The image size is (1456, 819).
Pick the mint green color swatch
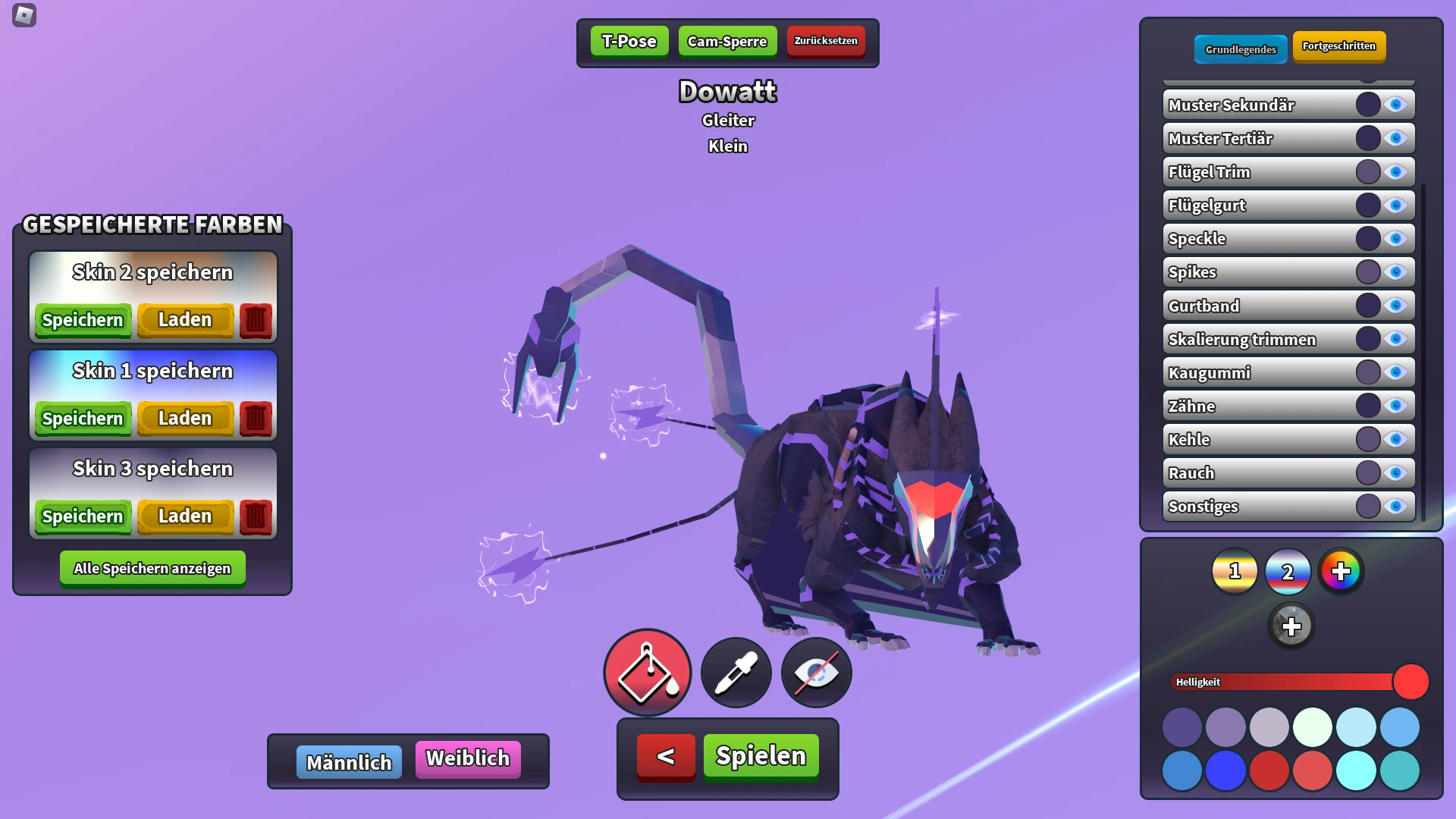1314,726
